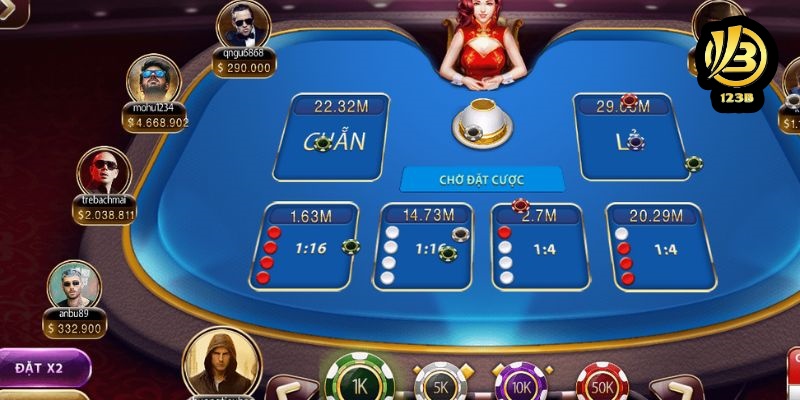Select the green 1K chip
Screen dimensions: 800x400
click(357, 381)
